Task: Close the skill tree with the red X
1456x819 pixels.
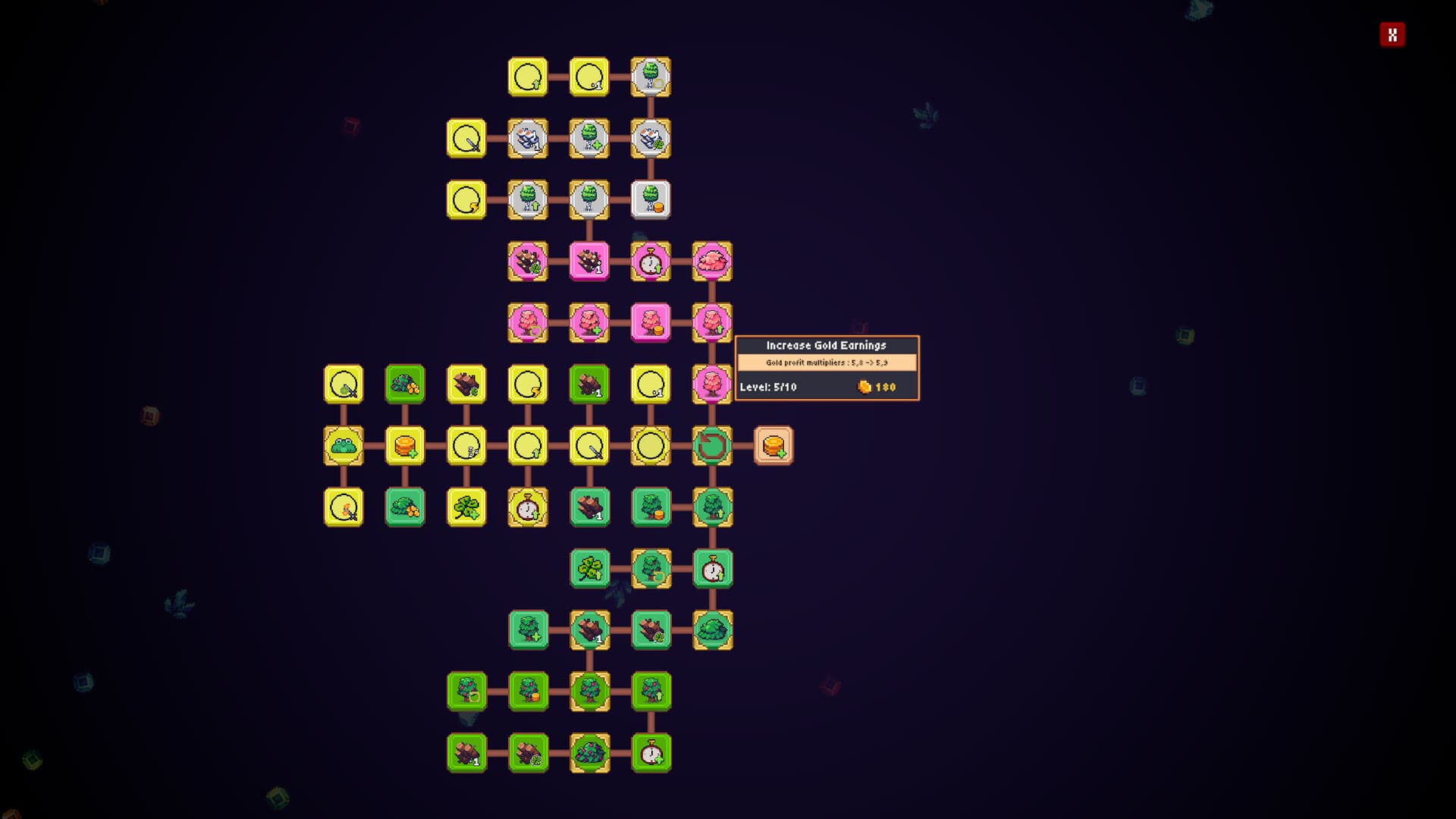Action: (1394, 34)
